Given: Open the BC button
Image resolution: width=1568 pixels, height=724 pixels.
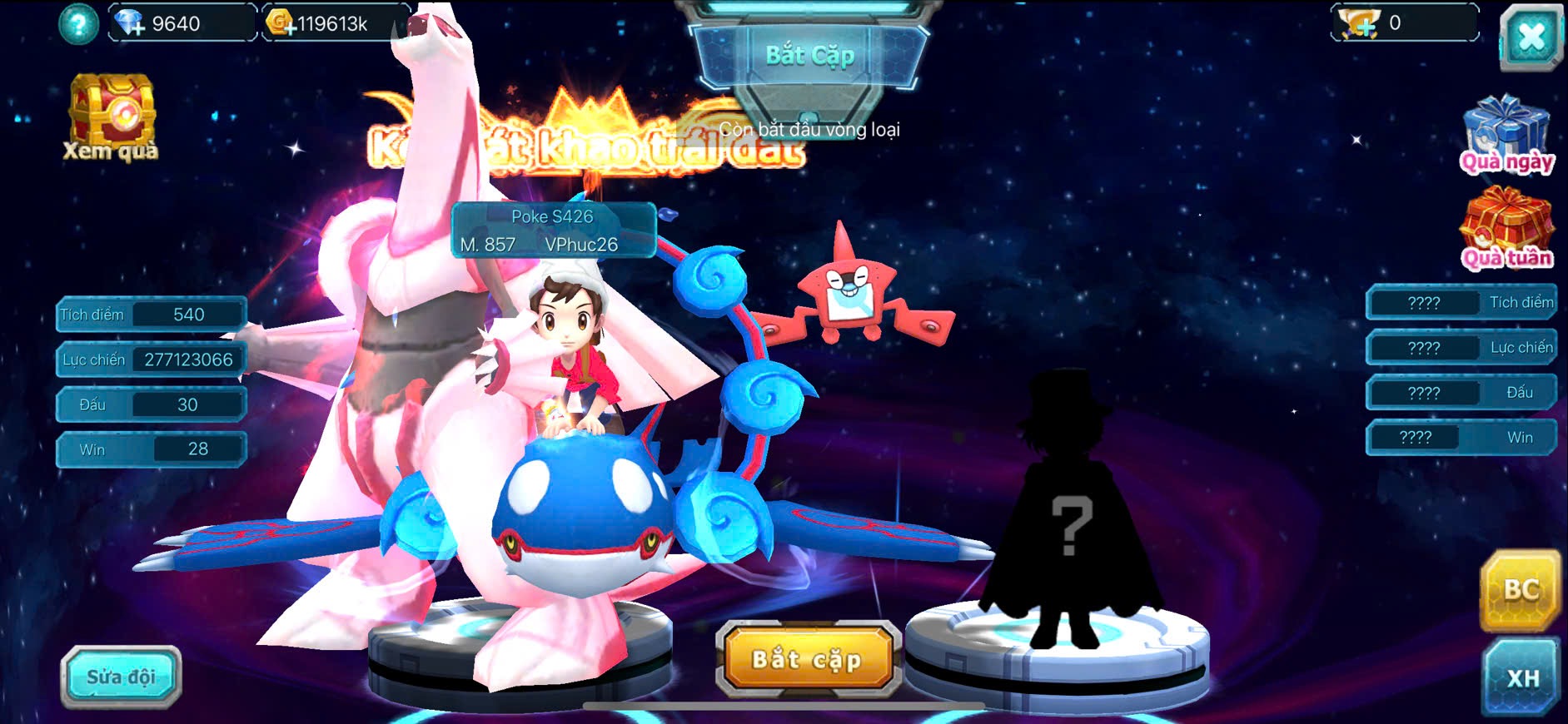Looking at the screenshot, I should point(1520,589).
